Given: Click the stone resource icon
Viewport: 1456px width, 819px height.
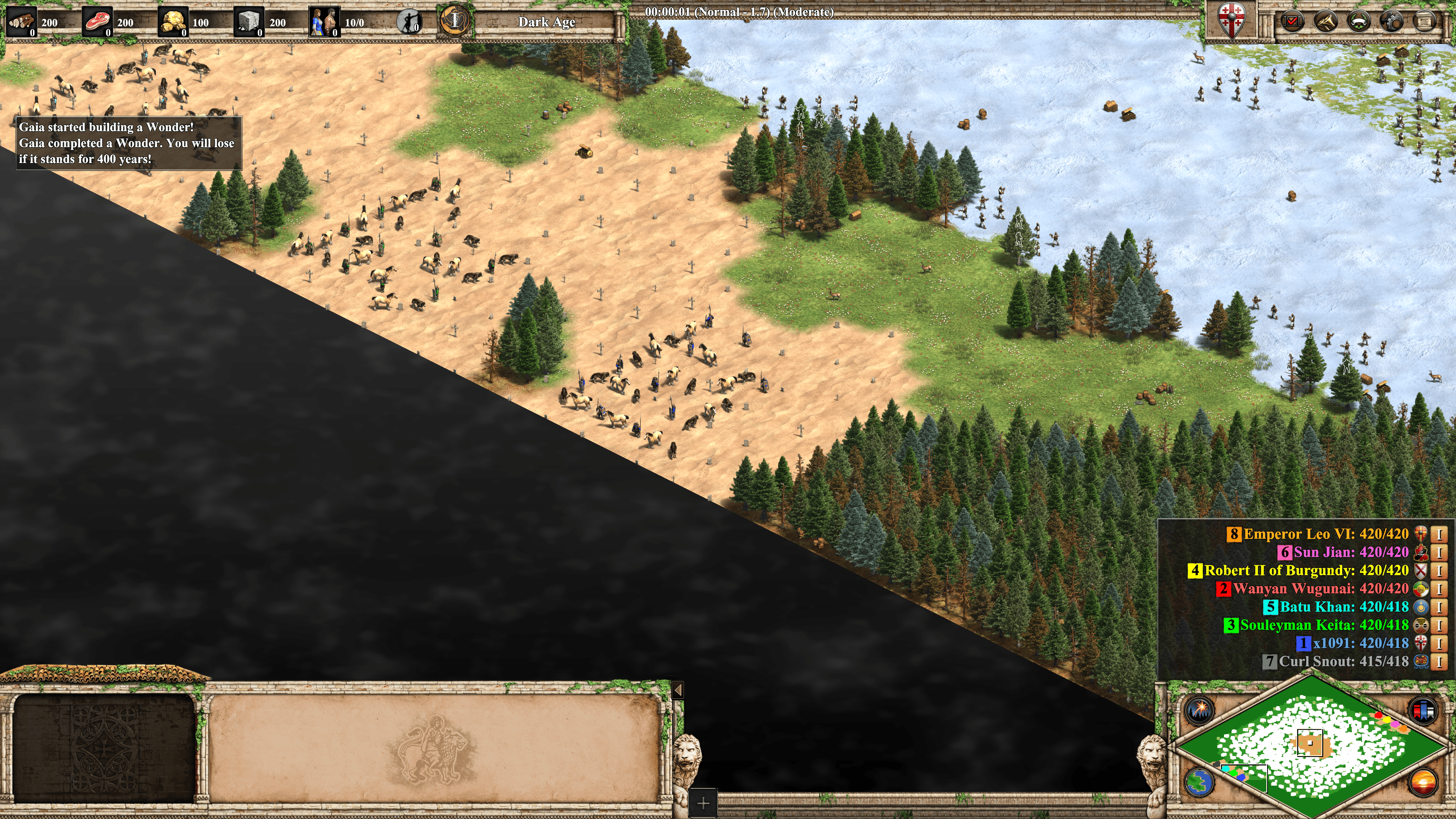Looking at the screenshot, I should 249,22.
